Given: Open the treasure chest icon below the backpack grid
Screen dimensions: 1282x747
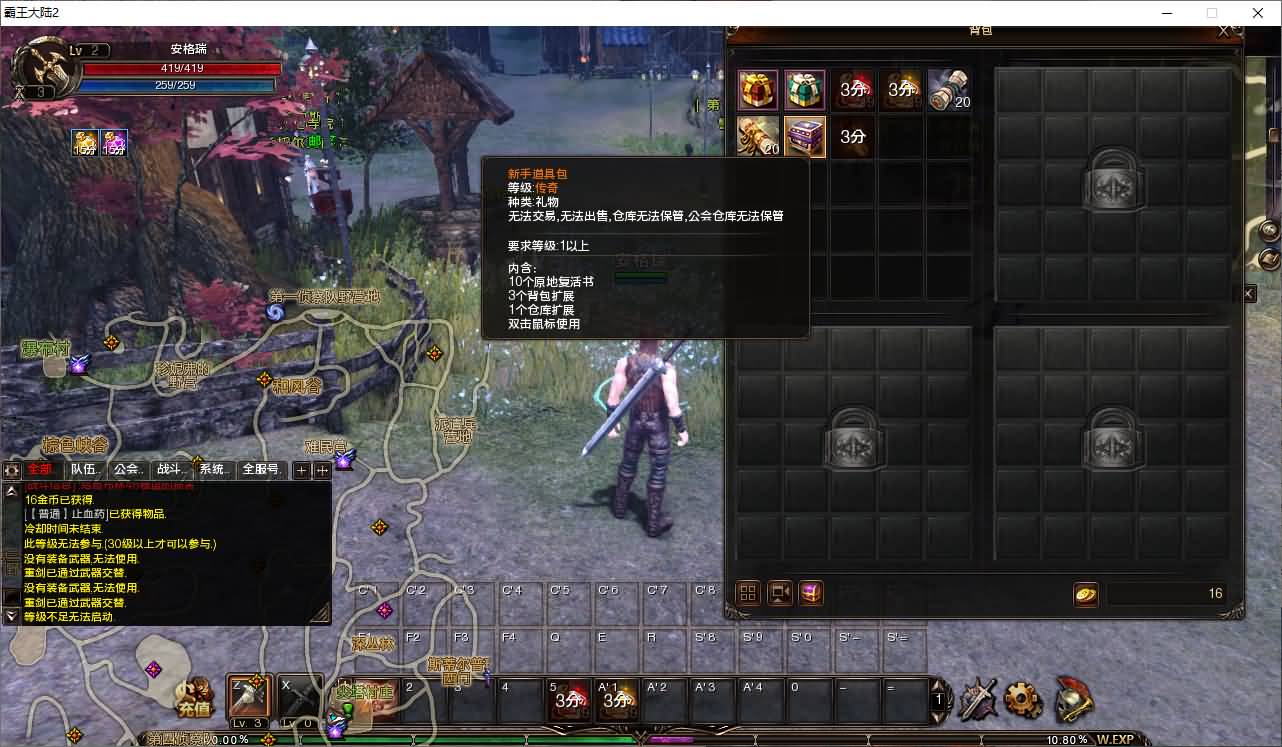Looking at the screenshot, I should [x=809, y=593].
